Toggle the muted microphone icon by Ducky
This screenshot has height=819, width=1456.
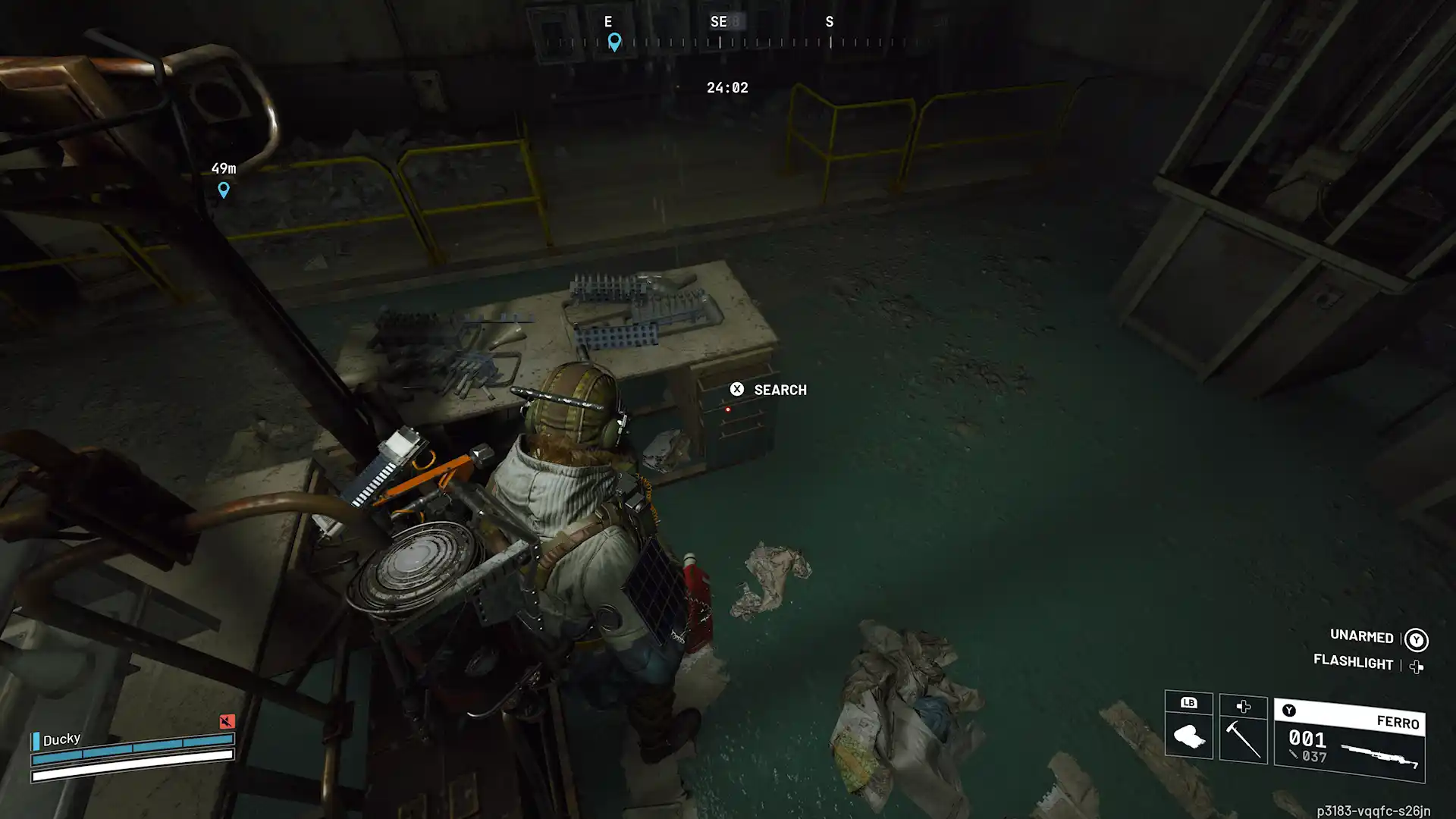tap(227, 721)
